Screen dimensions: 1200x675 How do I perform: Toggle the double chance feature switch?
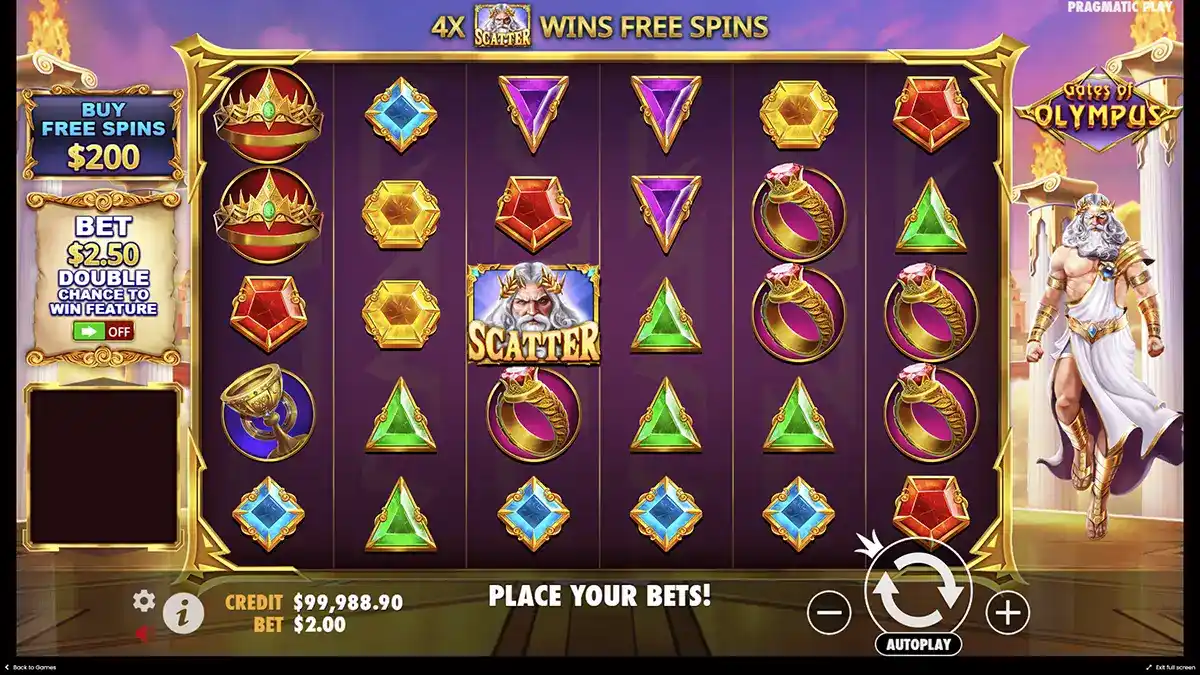pyautogui.click(x=103, y=331)
